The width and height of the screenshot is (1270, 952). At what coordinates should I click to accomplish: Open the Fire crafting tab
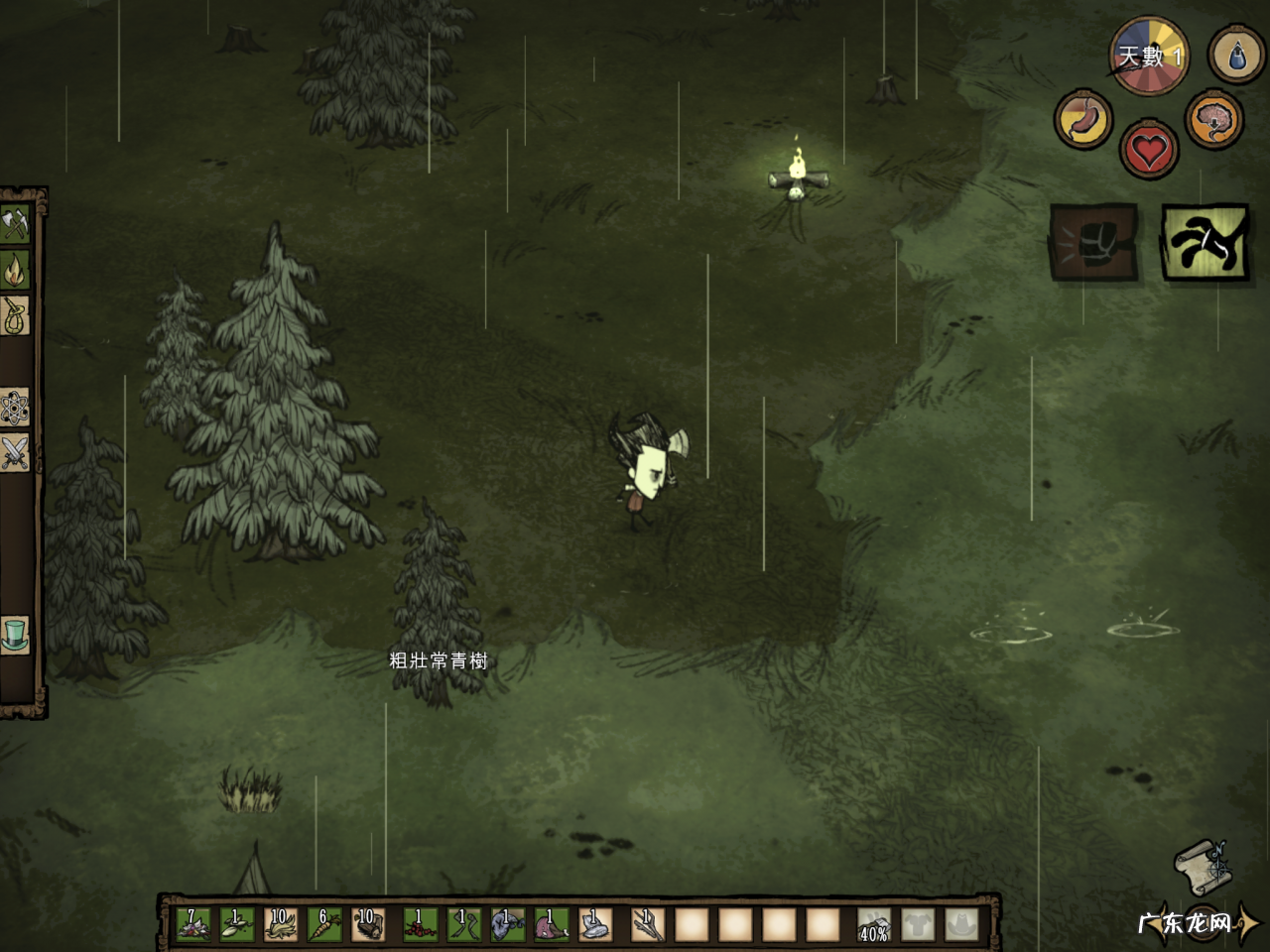15,270
